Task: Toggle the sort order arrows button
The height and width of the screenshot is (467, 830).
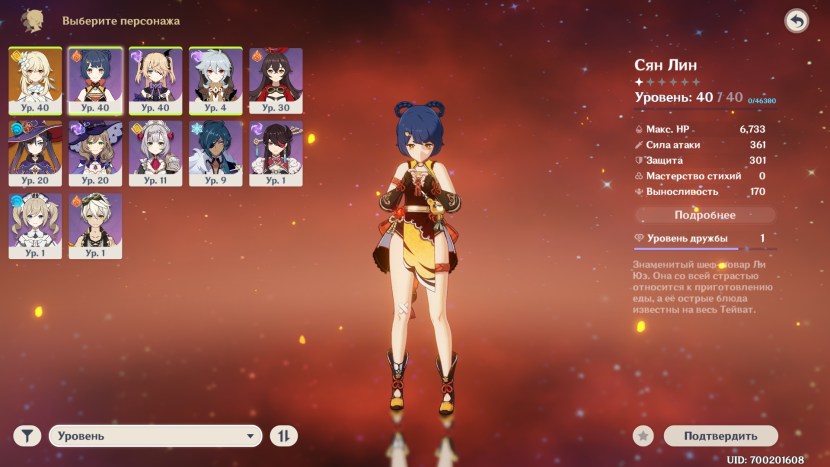Action: [284, 436]
